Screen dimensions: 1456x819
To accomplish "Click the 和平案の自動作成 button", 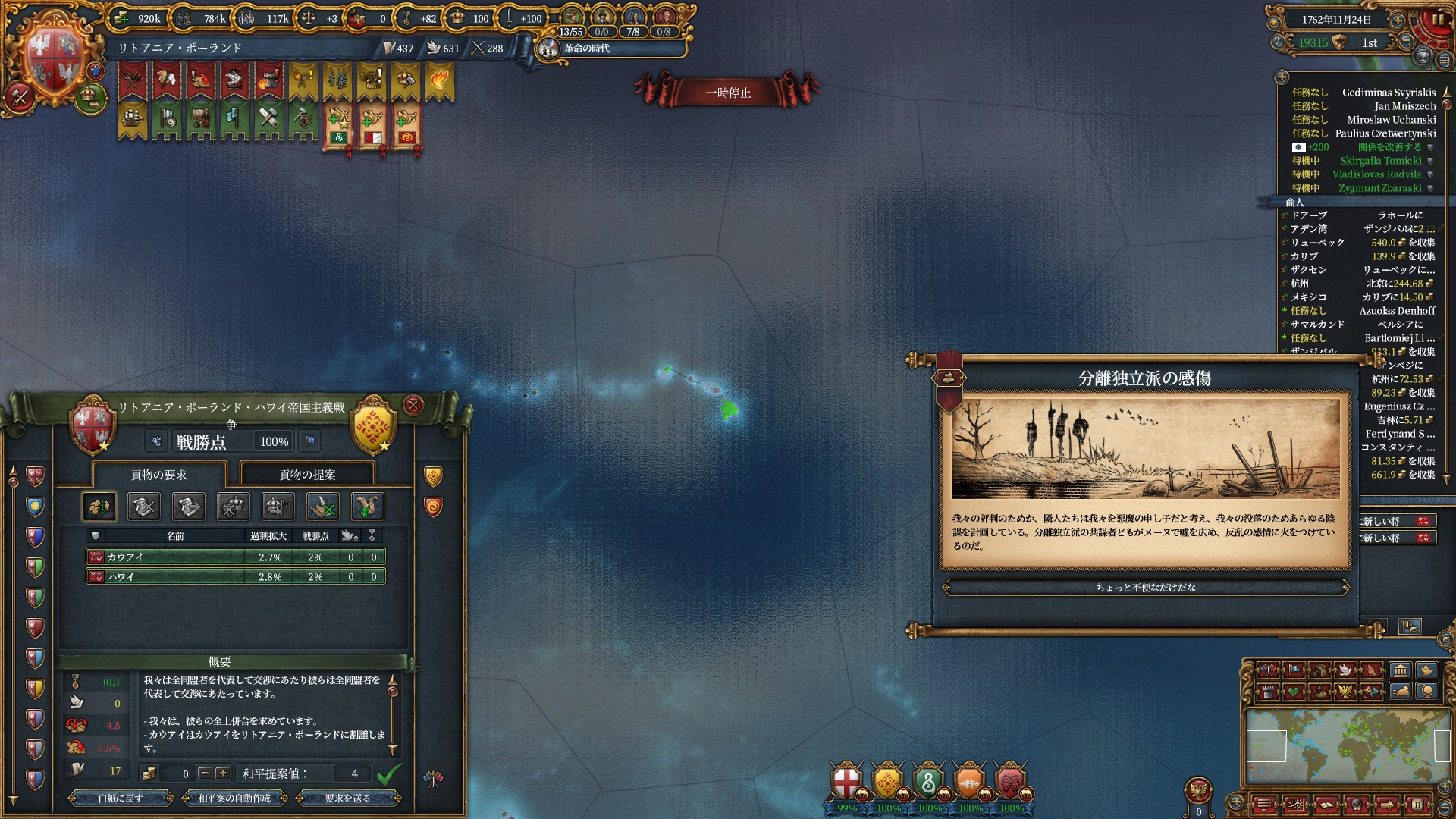I will (x=234, y=798).
